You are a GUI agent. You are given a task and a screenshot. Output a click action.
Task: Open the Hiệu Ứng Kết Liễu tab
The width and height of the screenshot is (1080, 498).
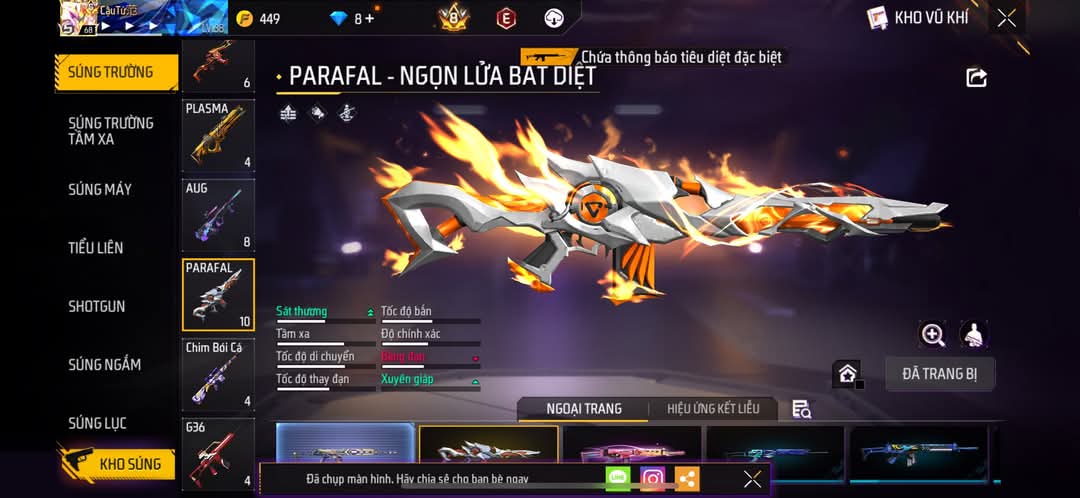coord(713,409)
